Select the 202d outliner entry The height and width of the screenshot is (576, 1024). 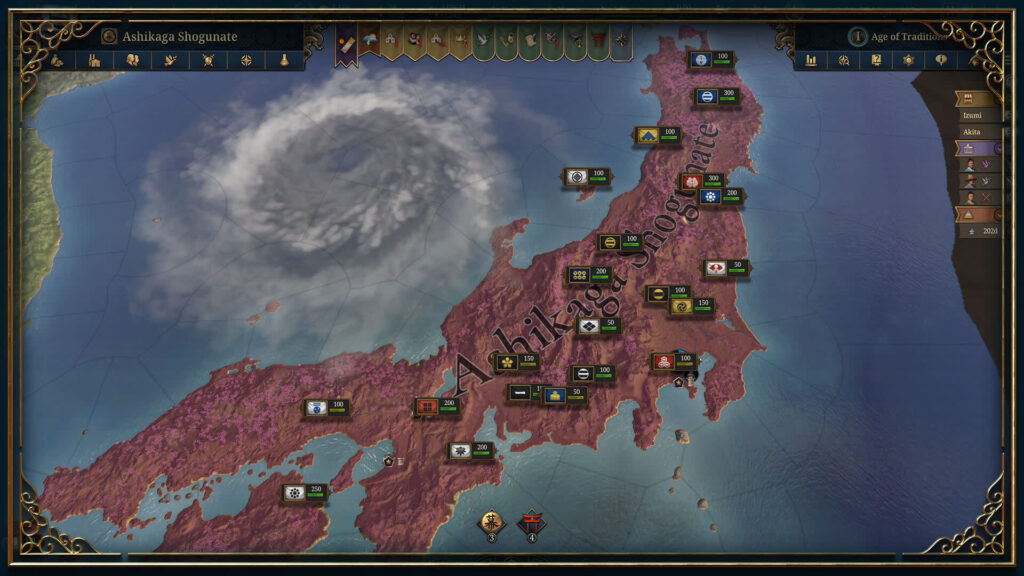pyautogui.click(x=980, y=230)
